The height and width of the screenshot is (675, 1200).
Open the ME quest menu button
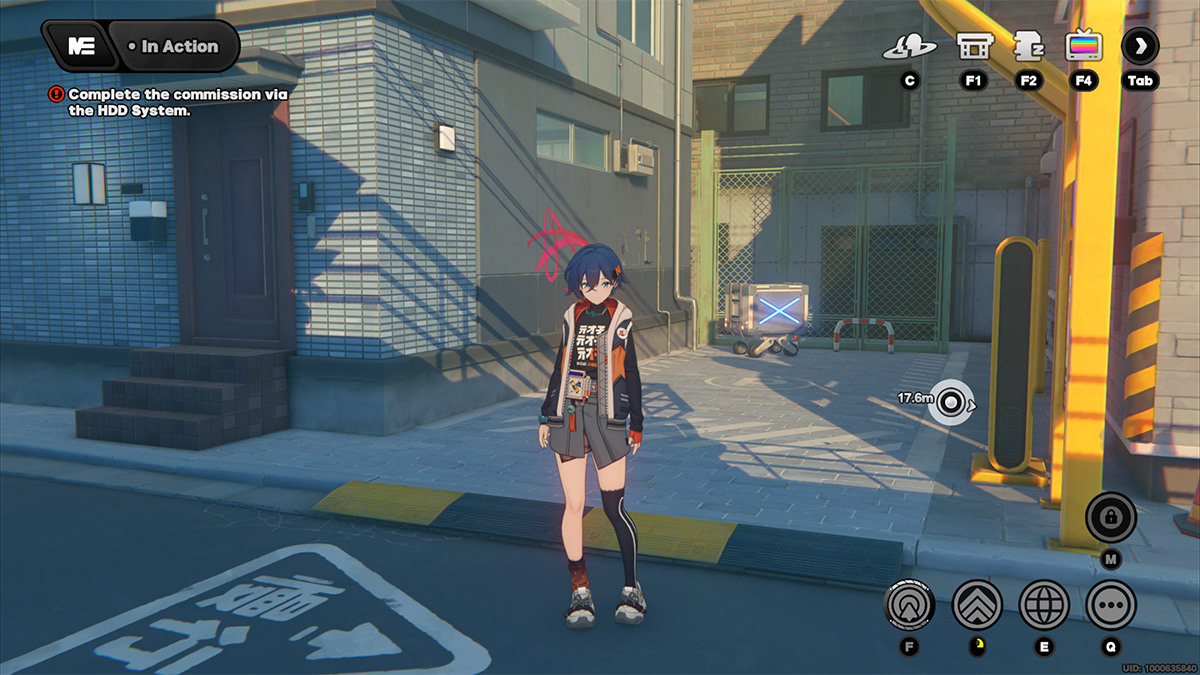click(x=80, y=46)
